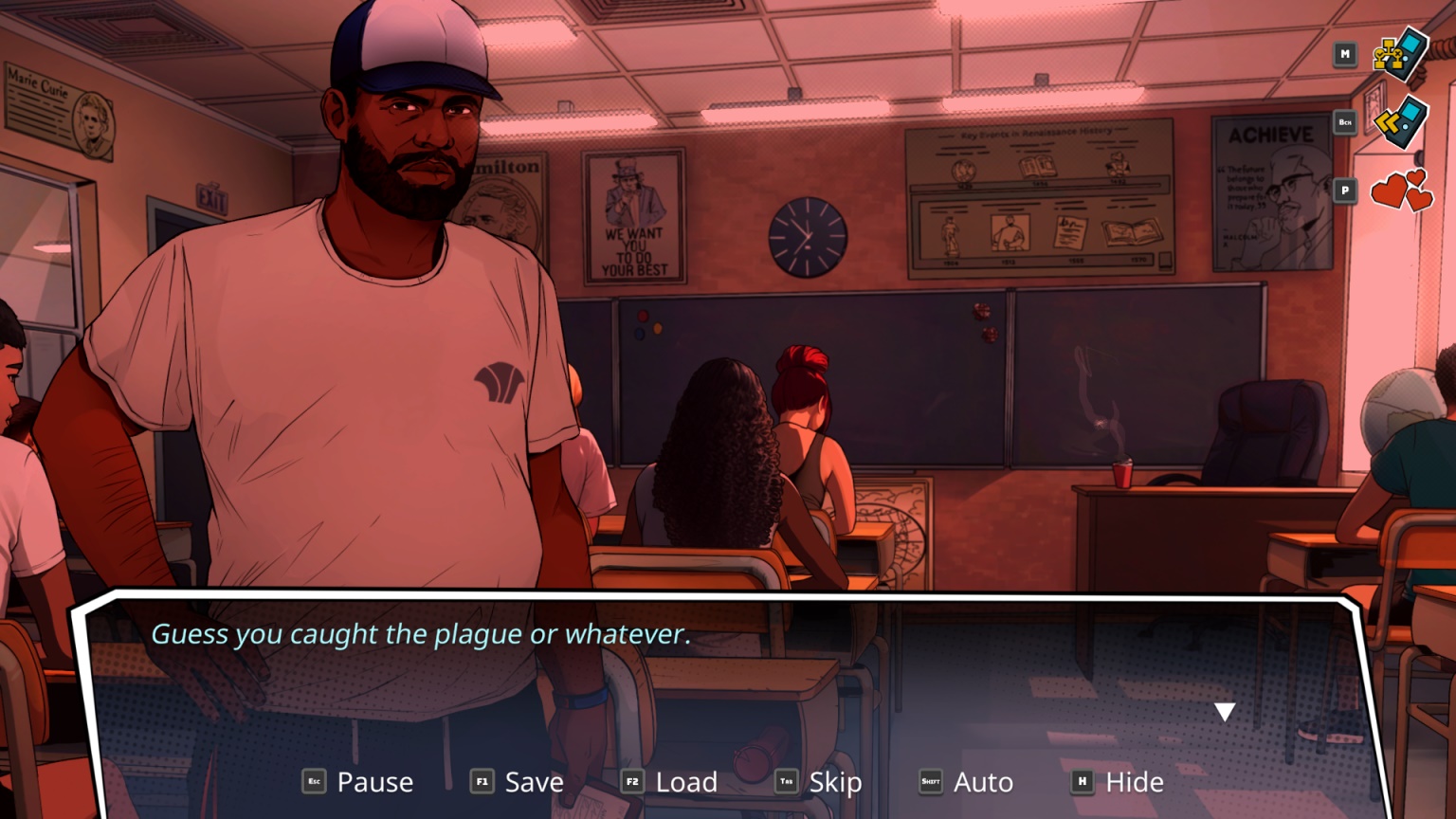Open the story flowchart map icon

click(x=1397, y=55)
